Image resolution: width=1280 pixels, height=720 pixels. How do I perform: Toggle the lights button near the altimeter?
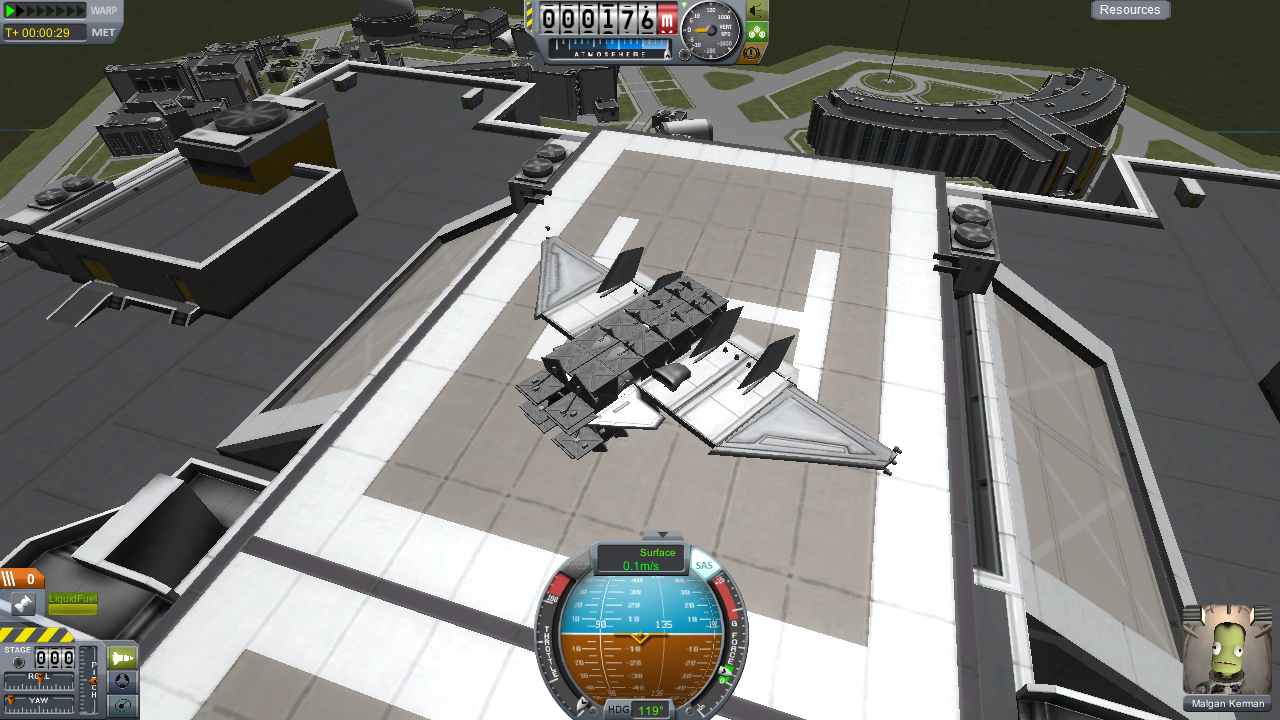tap(756, 10)
